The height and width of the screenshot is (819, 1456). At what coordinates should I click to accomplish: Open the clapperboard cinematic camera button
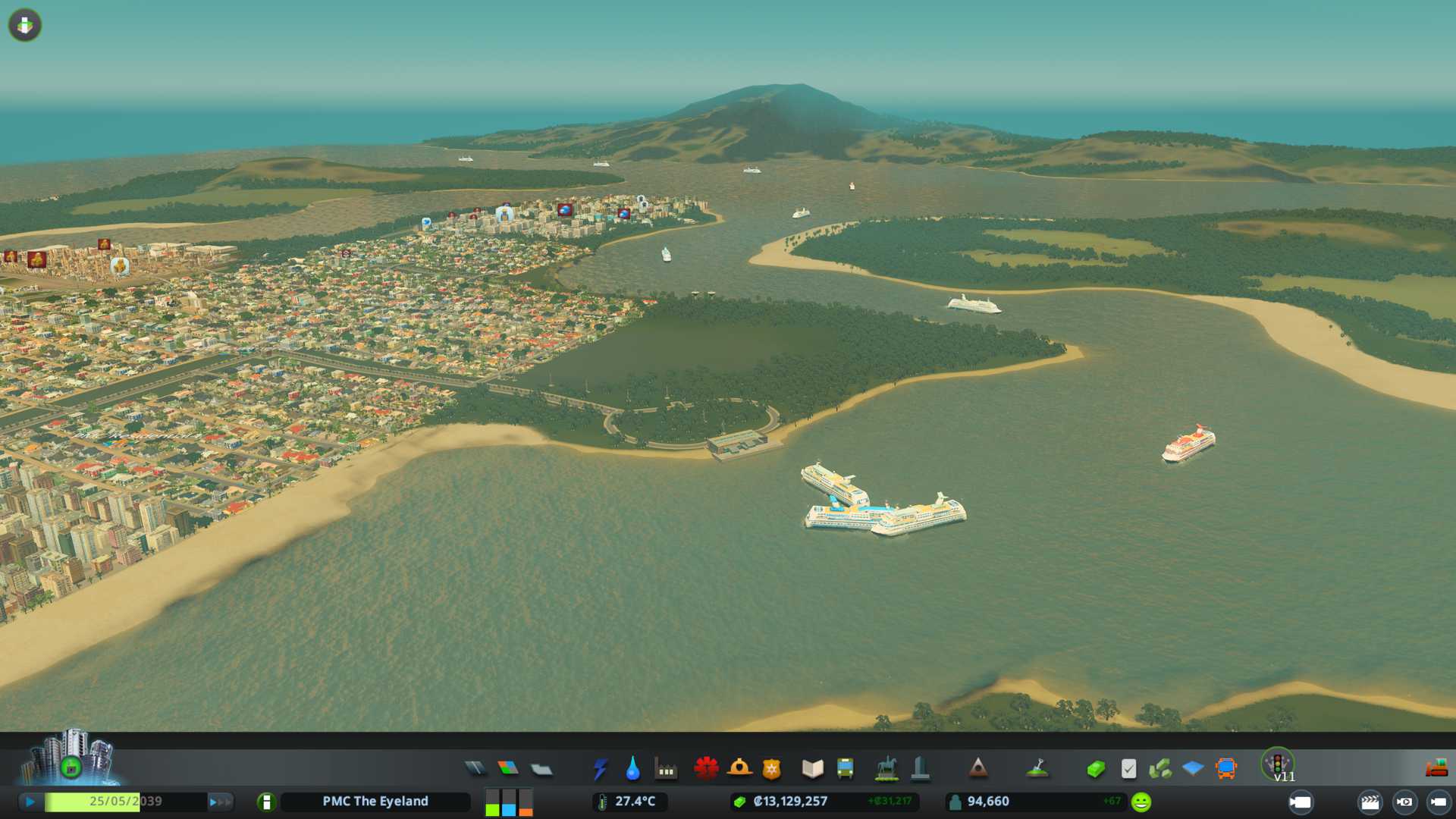click(x=1370, y=802)
